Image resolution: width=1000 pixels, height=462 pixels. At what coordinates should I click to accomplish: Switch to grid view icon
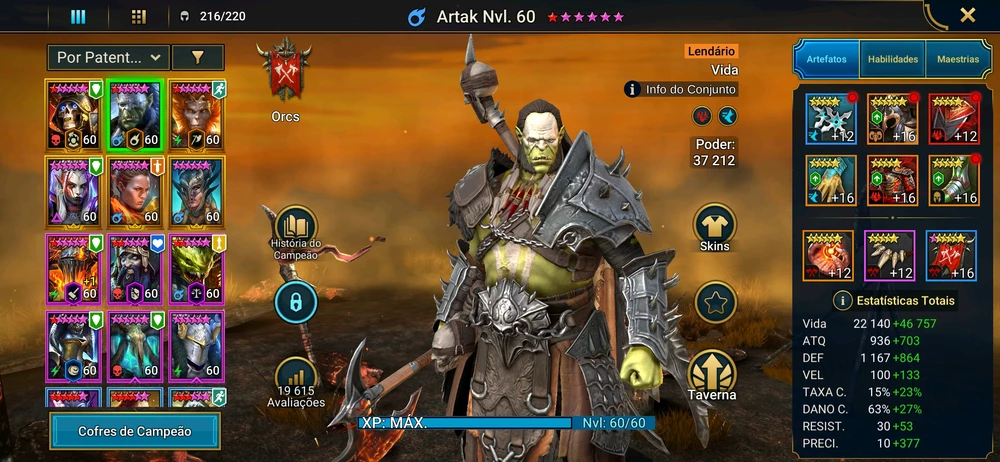tap(138, 16)
